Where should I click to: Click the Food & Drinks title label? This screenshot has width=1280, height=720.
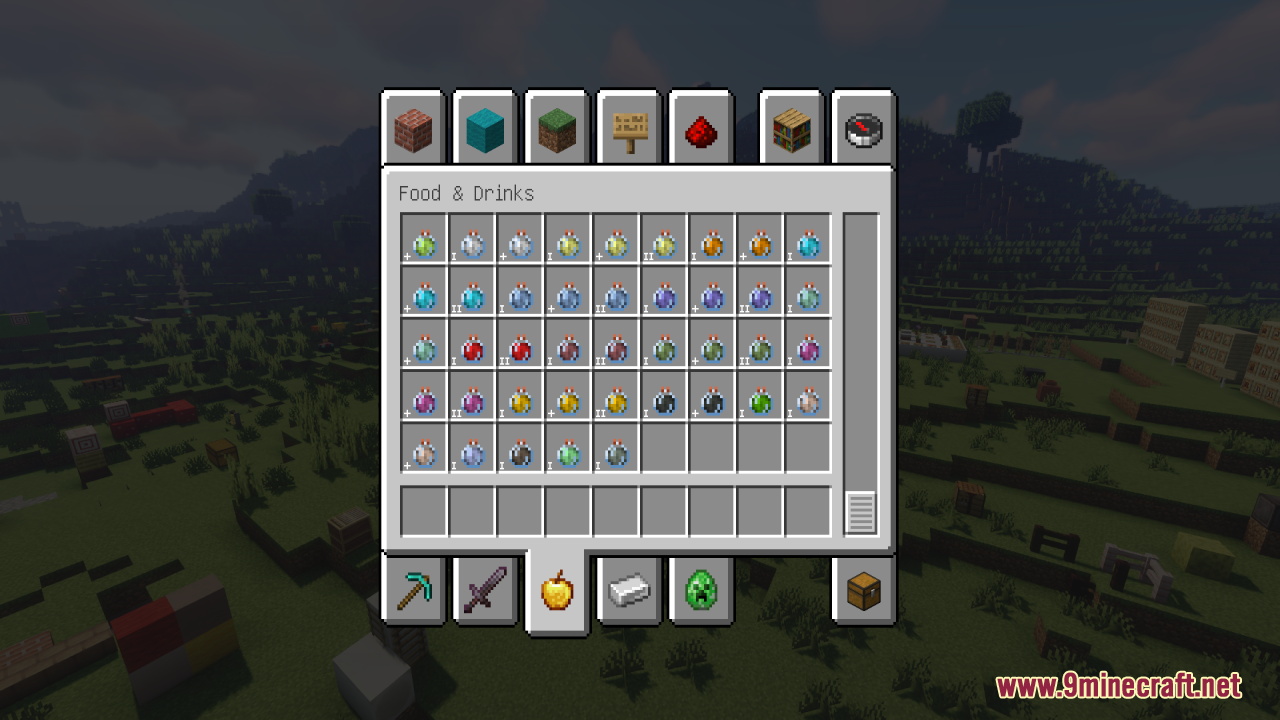(x=466, y=193)
